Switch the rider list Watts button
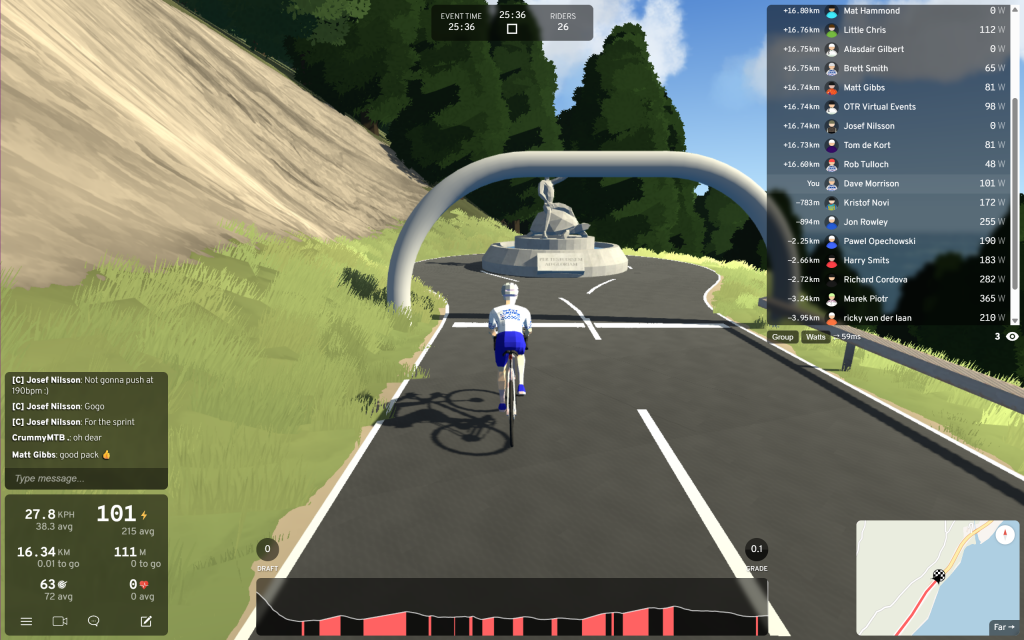This screenshot has height=640, width=1024. pyautogui.click(x=817, y=337)
